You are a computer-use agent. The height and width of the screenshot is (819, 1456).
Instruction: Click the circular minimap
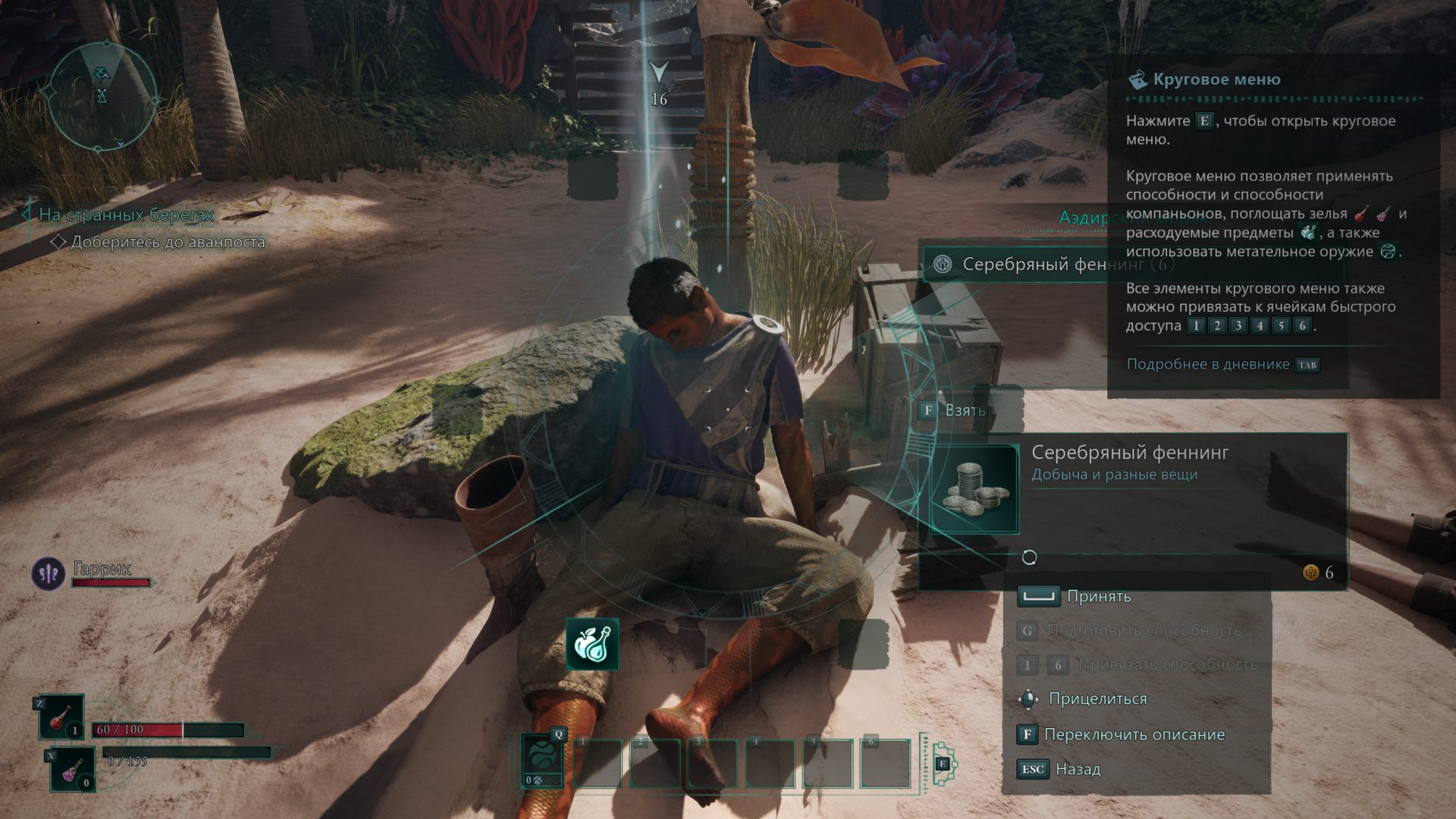click(102, 96)
